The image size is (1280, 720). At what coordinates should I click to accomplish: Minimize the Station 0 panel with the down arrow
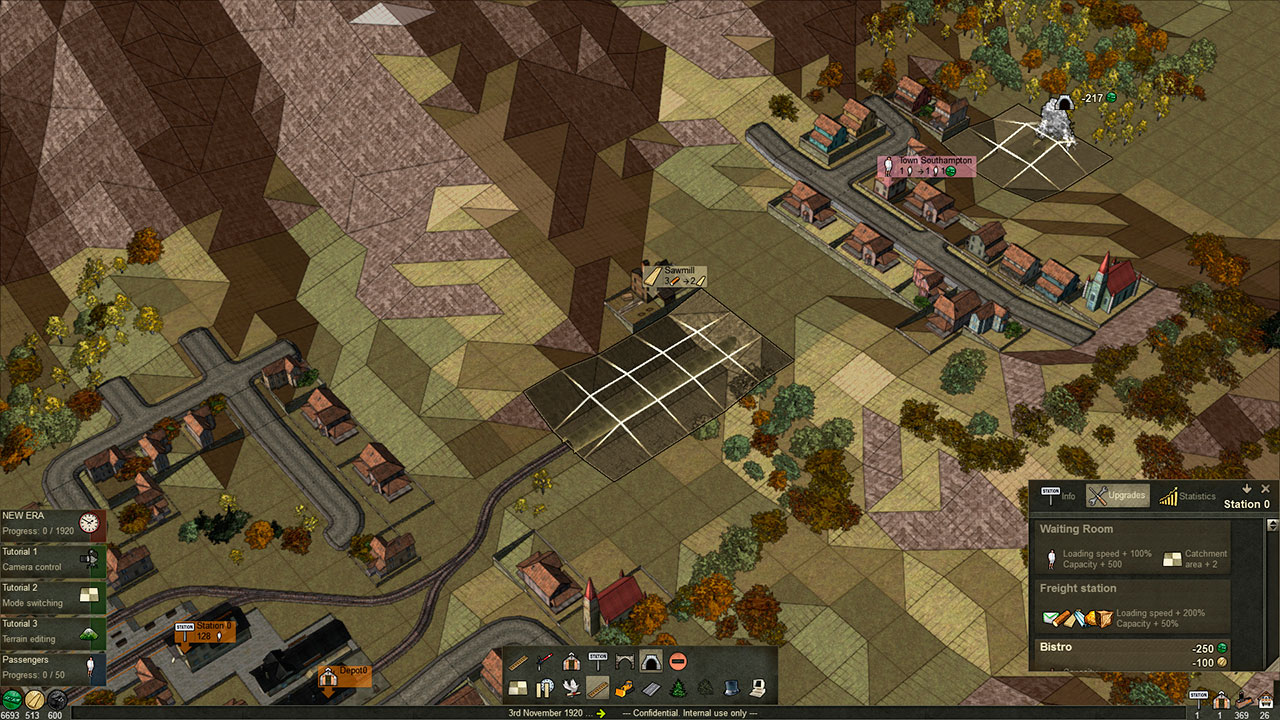[1247, 489]
